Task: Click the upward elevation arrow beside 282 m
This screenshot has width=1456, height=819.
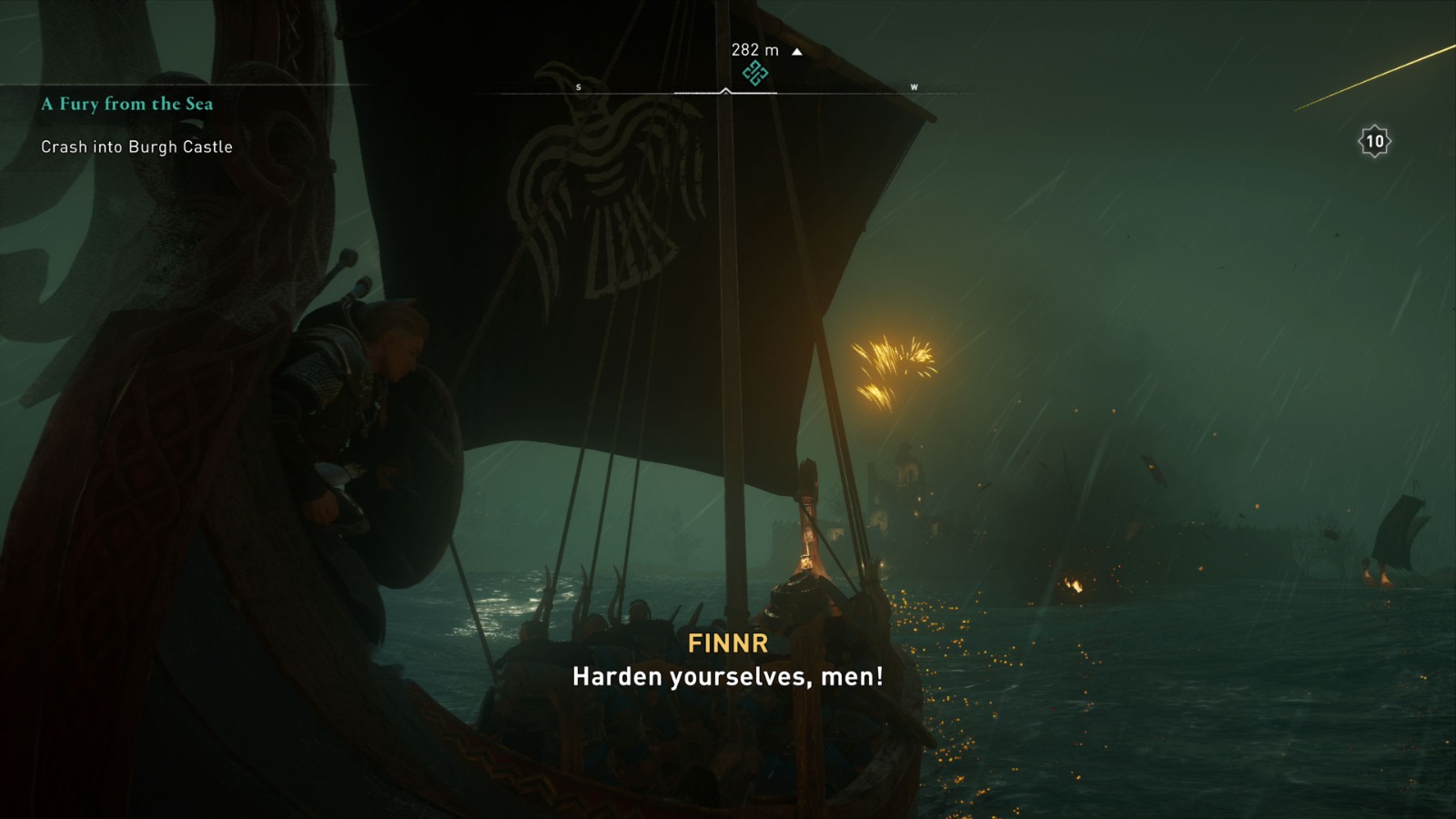Action: click(798, 52)
